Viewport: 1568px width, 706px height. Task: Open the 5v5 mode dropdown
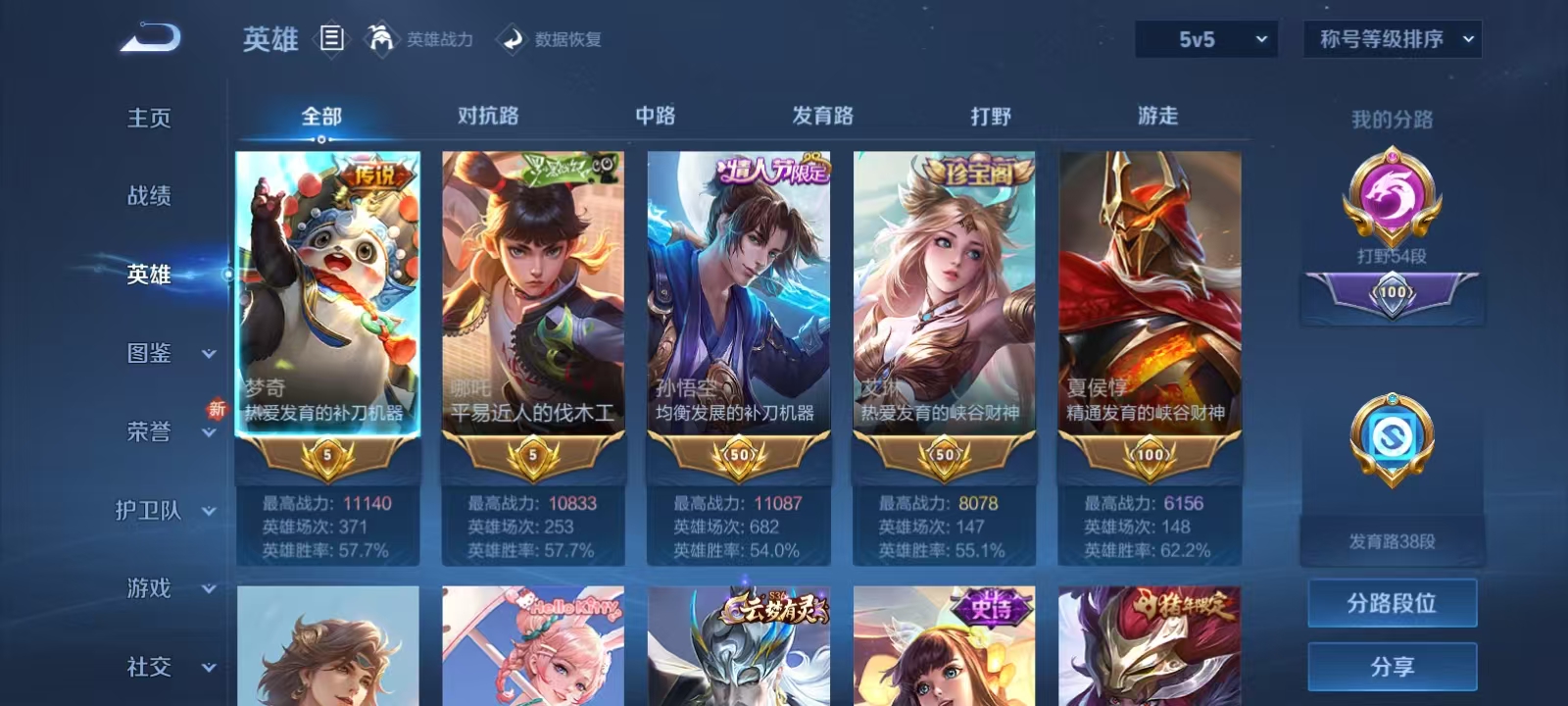[1204, 40]
